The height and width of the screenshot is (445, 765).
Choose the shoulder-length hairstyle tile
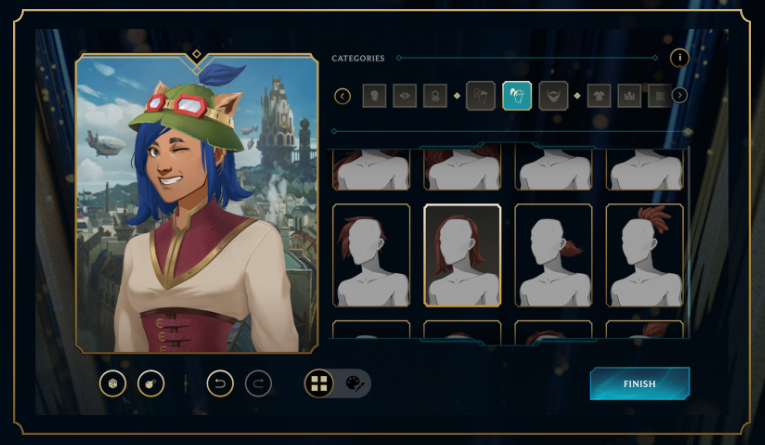pos(462,255)
